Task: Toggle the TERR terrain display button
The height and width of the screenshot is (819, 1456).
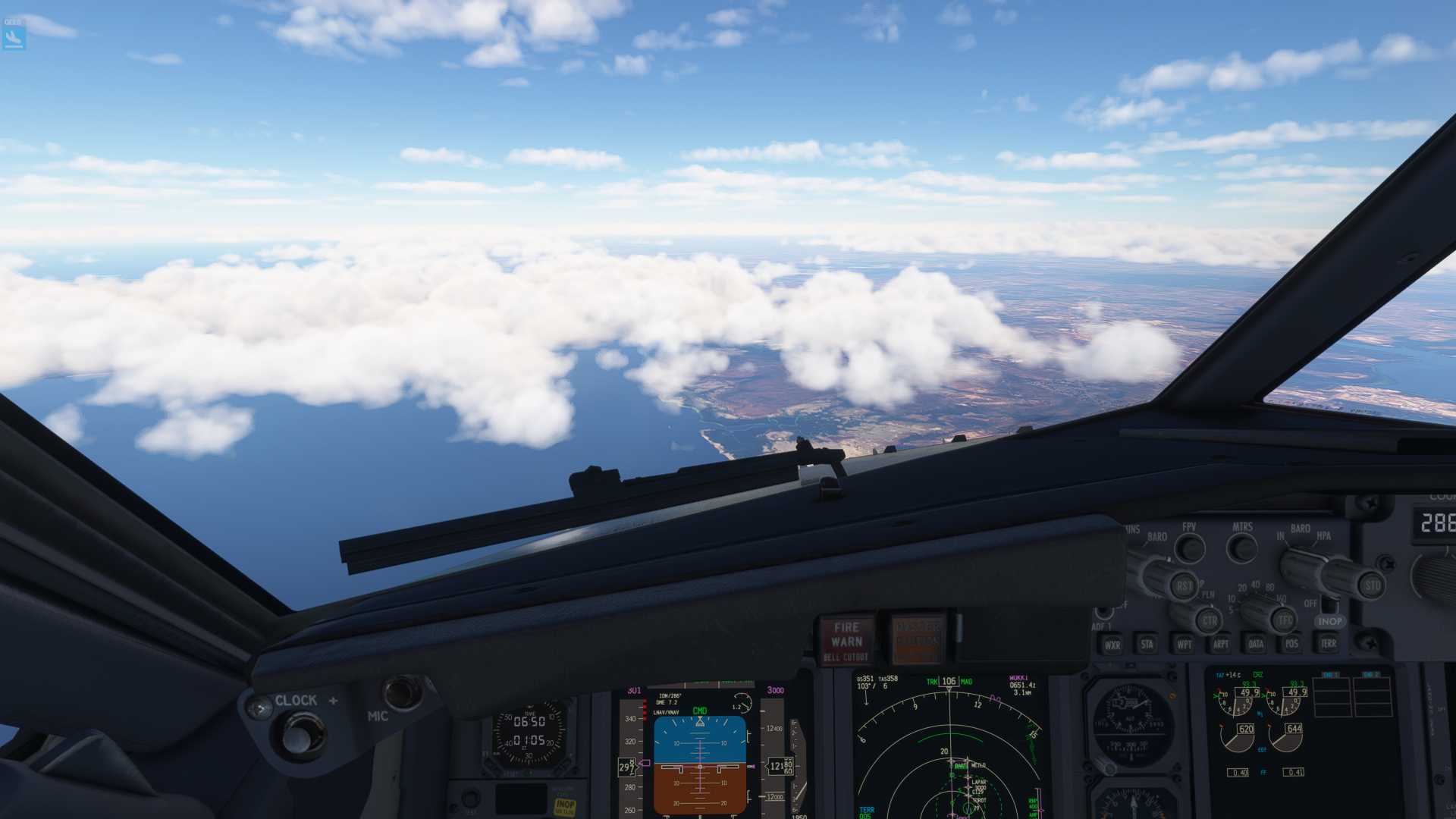Action: pyautogui.click(x=1328, y=644)
